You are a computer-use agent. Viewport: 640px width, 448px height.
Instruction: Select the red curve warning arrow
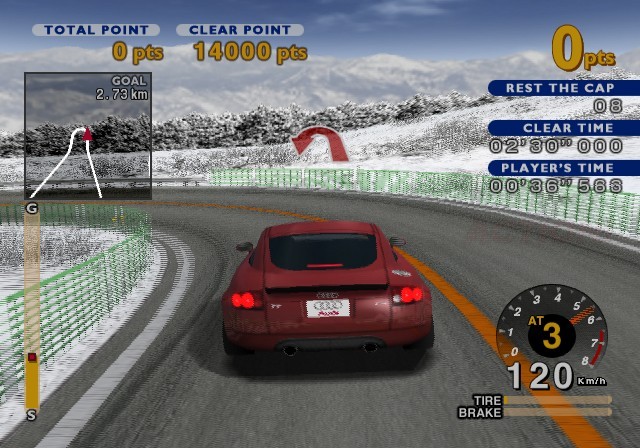tap(322, 141)
